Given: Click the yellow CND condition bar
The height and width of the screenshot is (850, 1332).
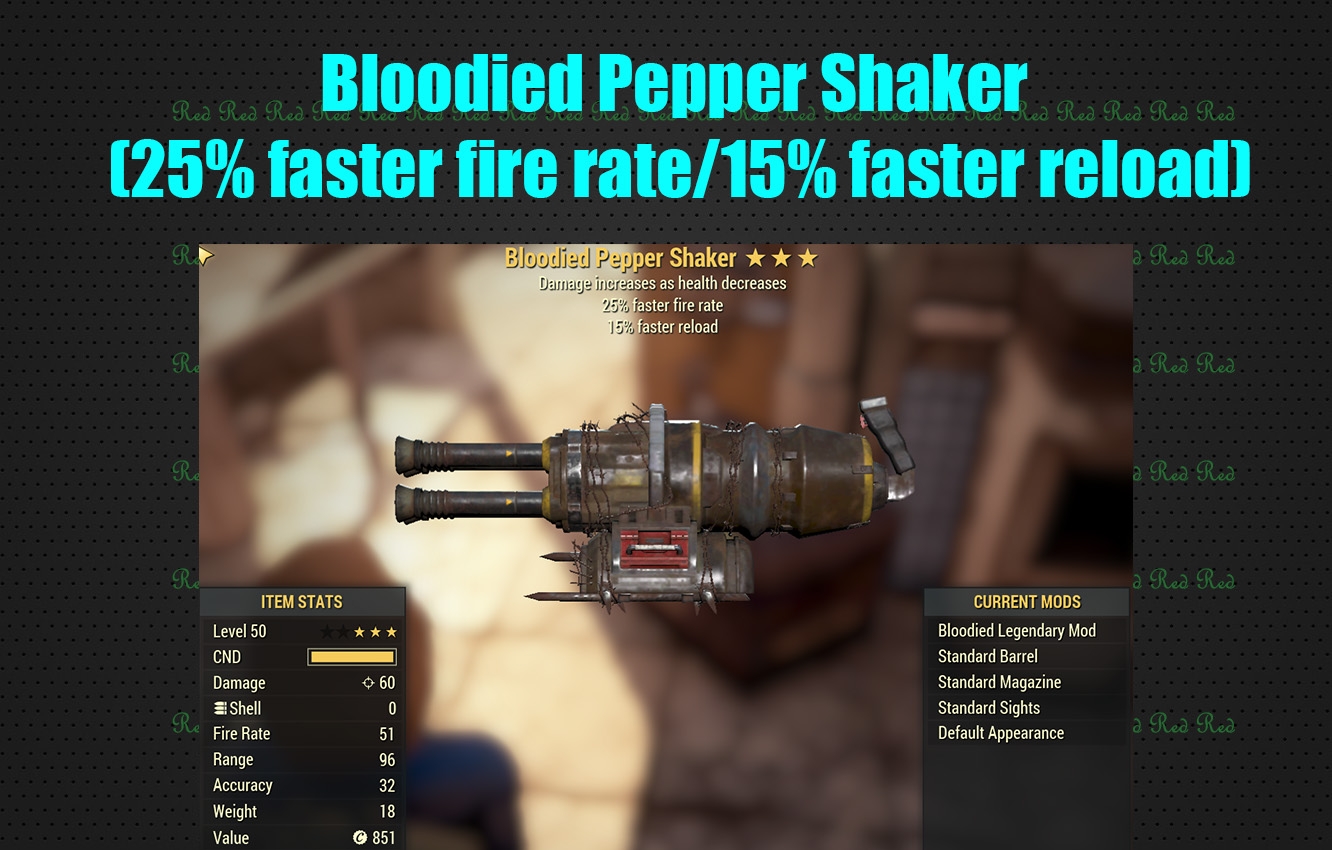Looking at the screenshot, I should click(x=351, y=657).
